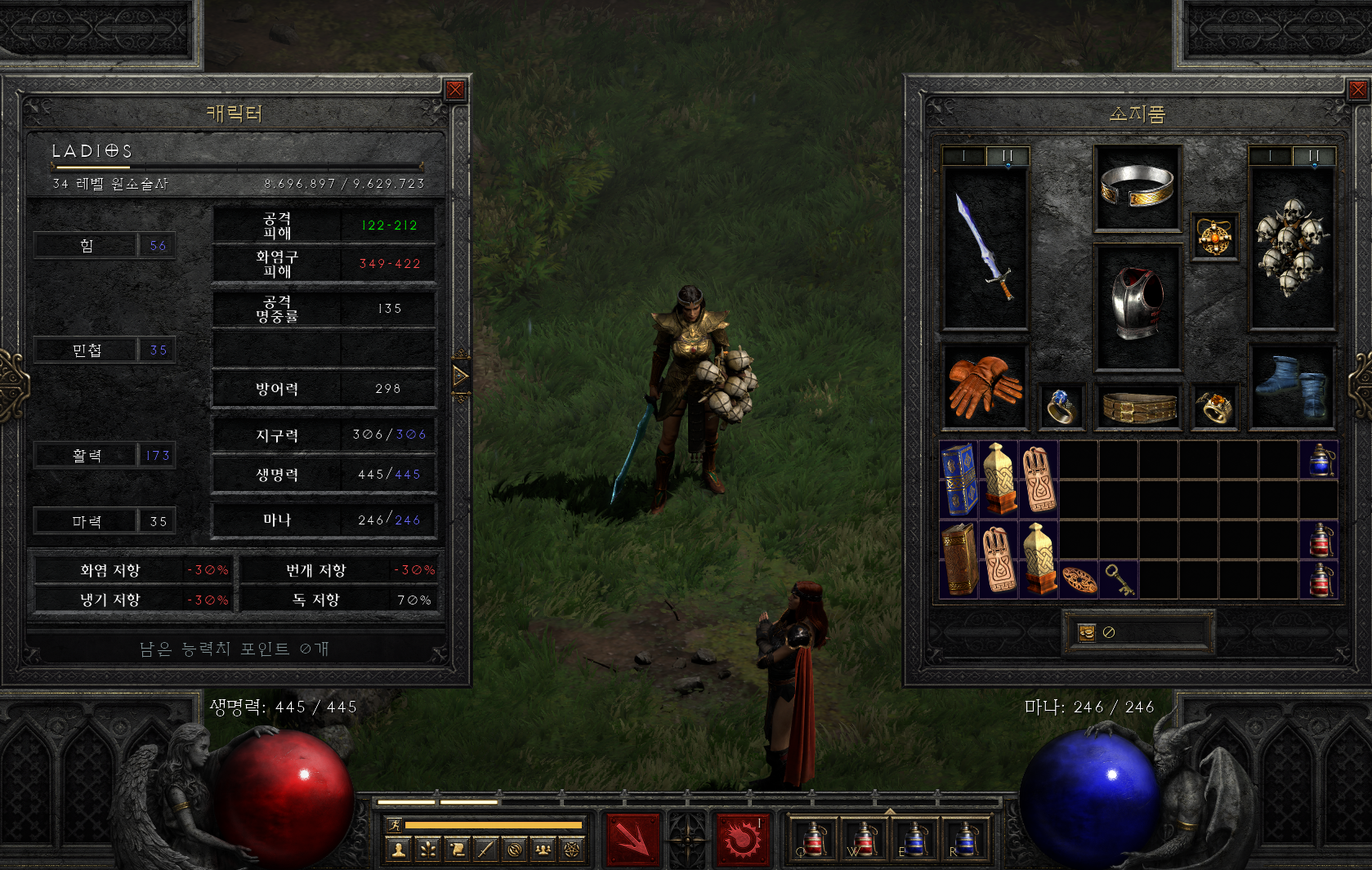Close the inventory panel
The image size is (1372, 870).
click(1357, 89)
